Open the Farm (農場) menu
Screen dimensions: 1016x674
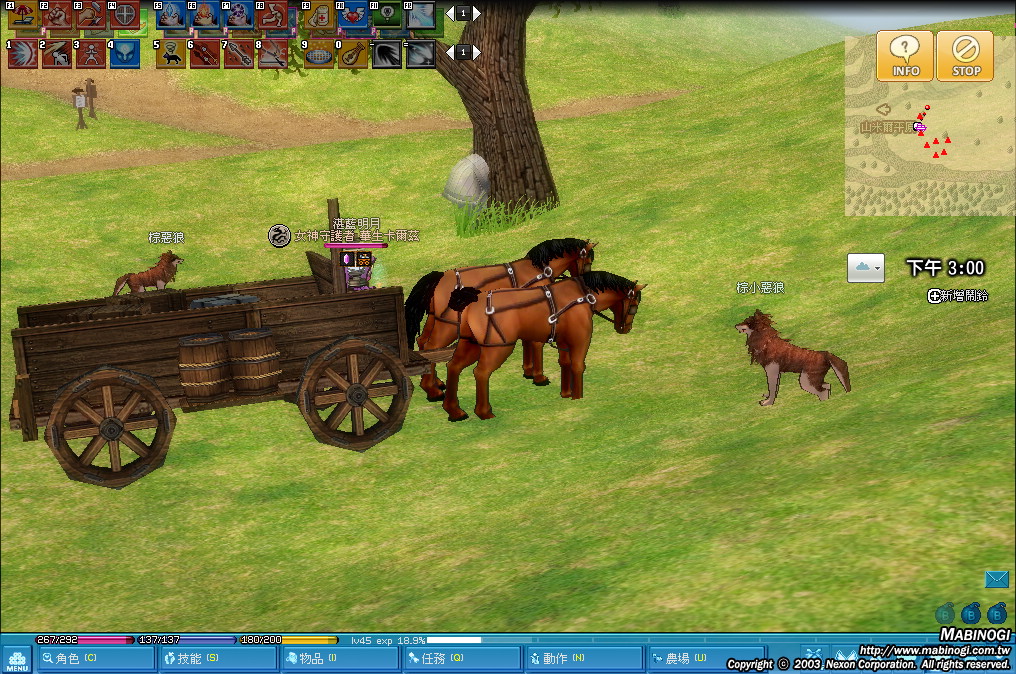(x=706, y=658)
